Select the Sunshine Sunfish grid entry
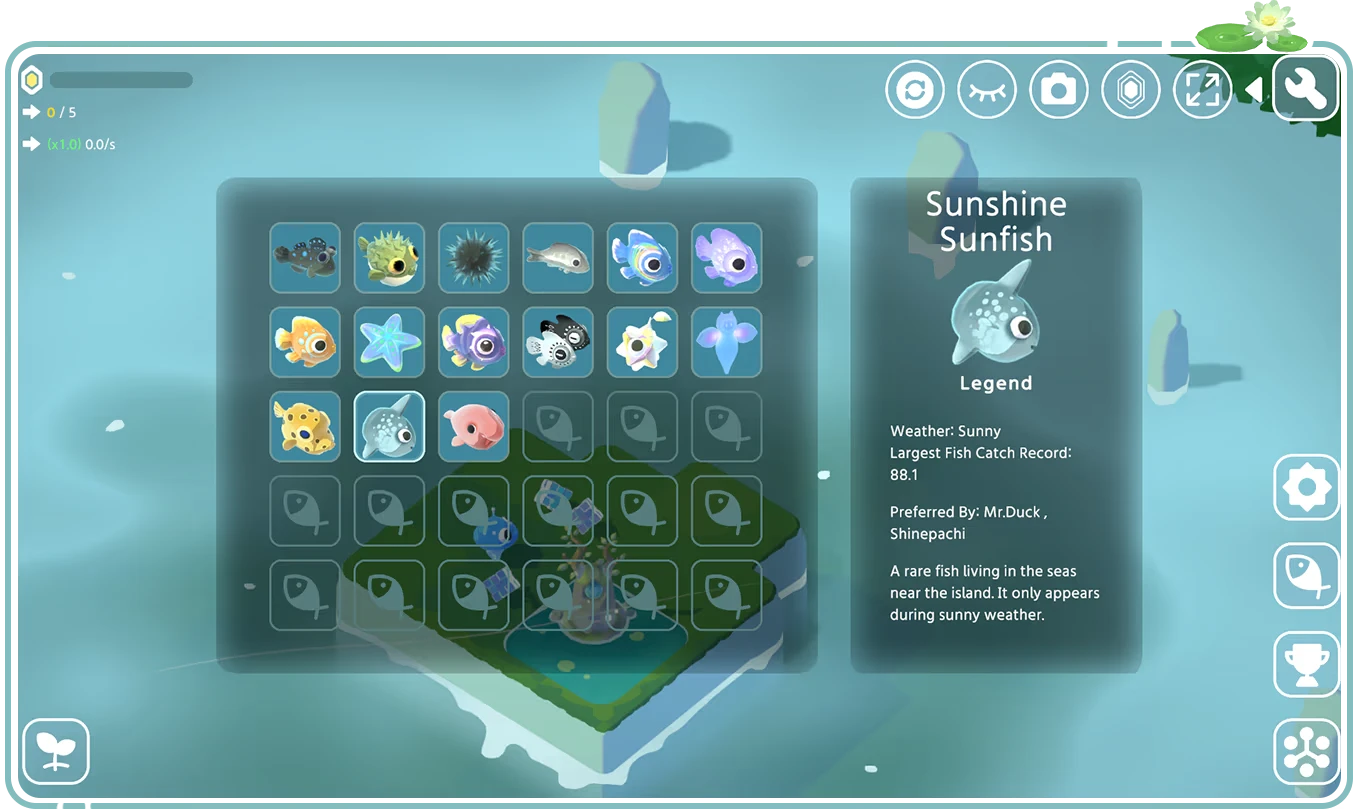The image size is (1360, 809). tap(389, 426)
